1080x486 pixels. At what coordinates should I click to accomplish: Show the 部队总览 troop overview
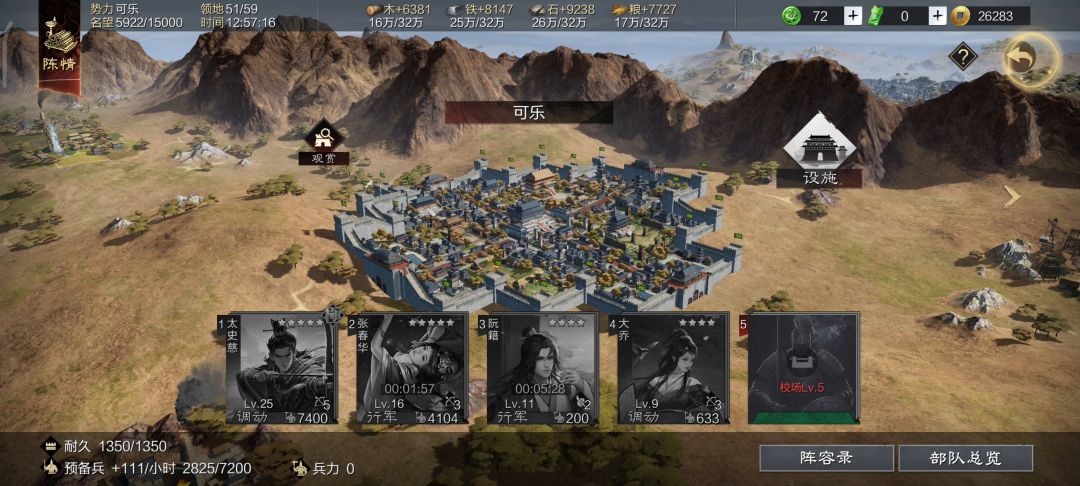[965, 458]
